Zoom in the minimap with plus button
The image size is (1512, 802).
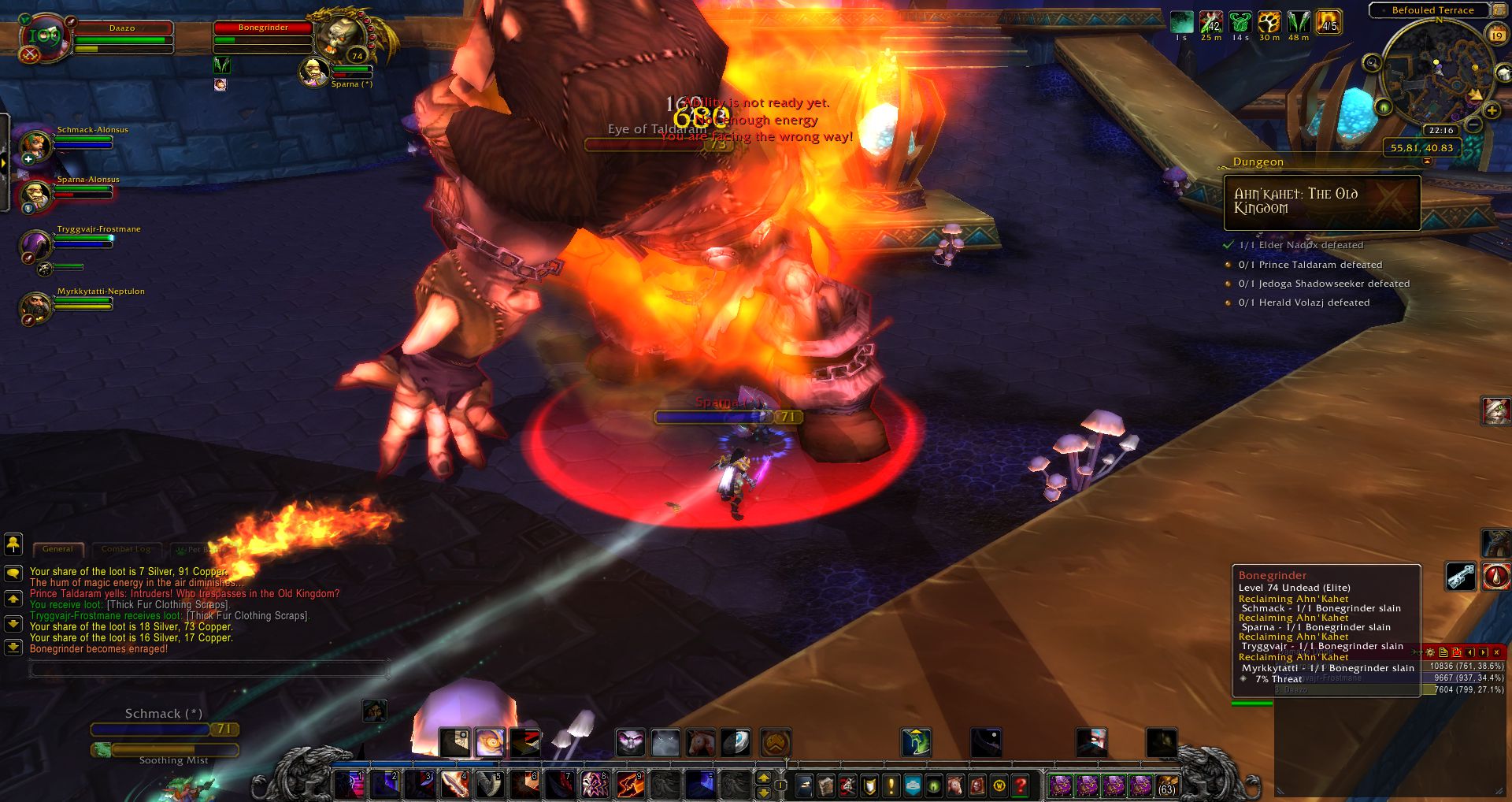click(1492, 111)
